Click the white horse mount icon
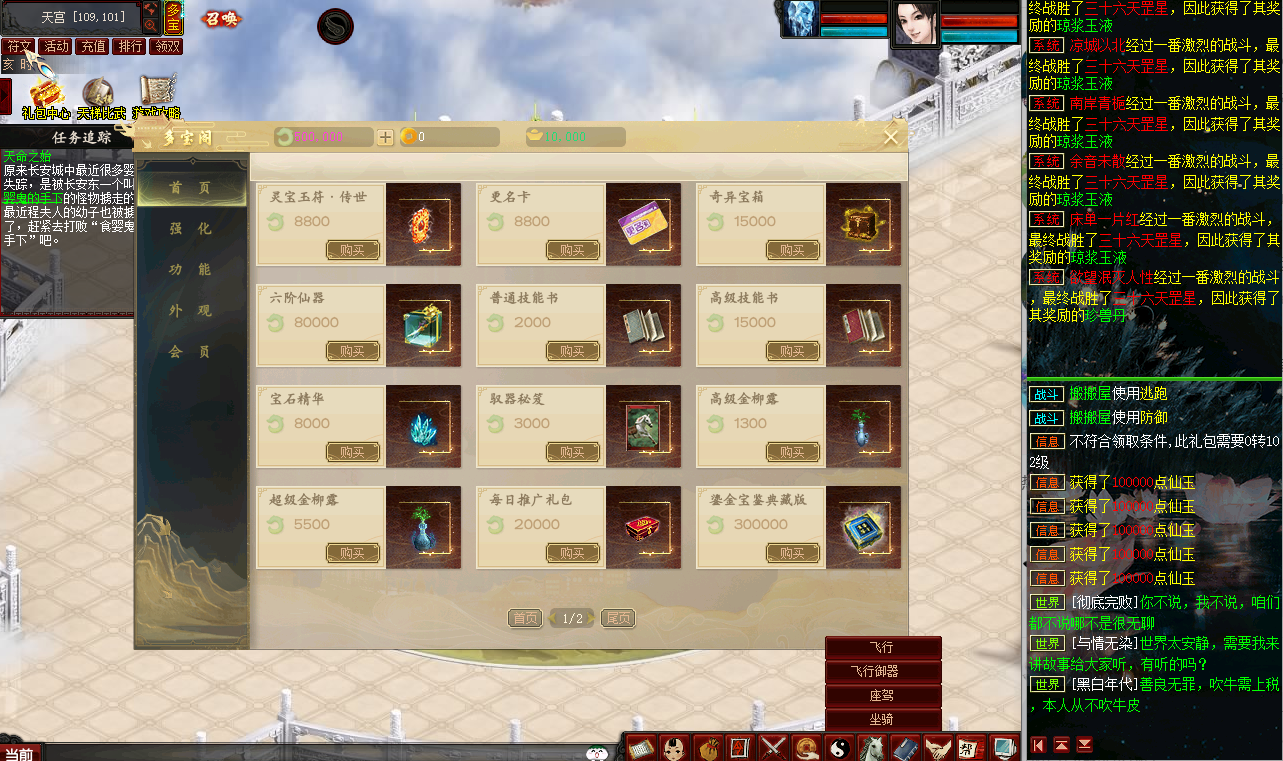Image resolution: width=1283 pixels, height=761 pixels. pos(870,747)
